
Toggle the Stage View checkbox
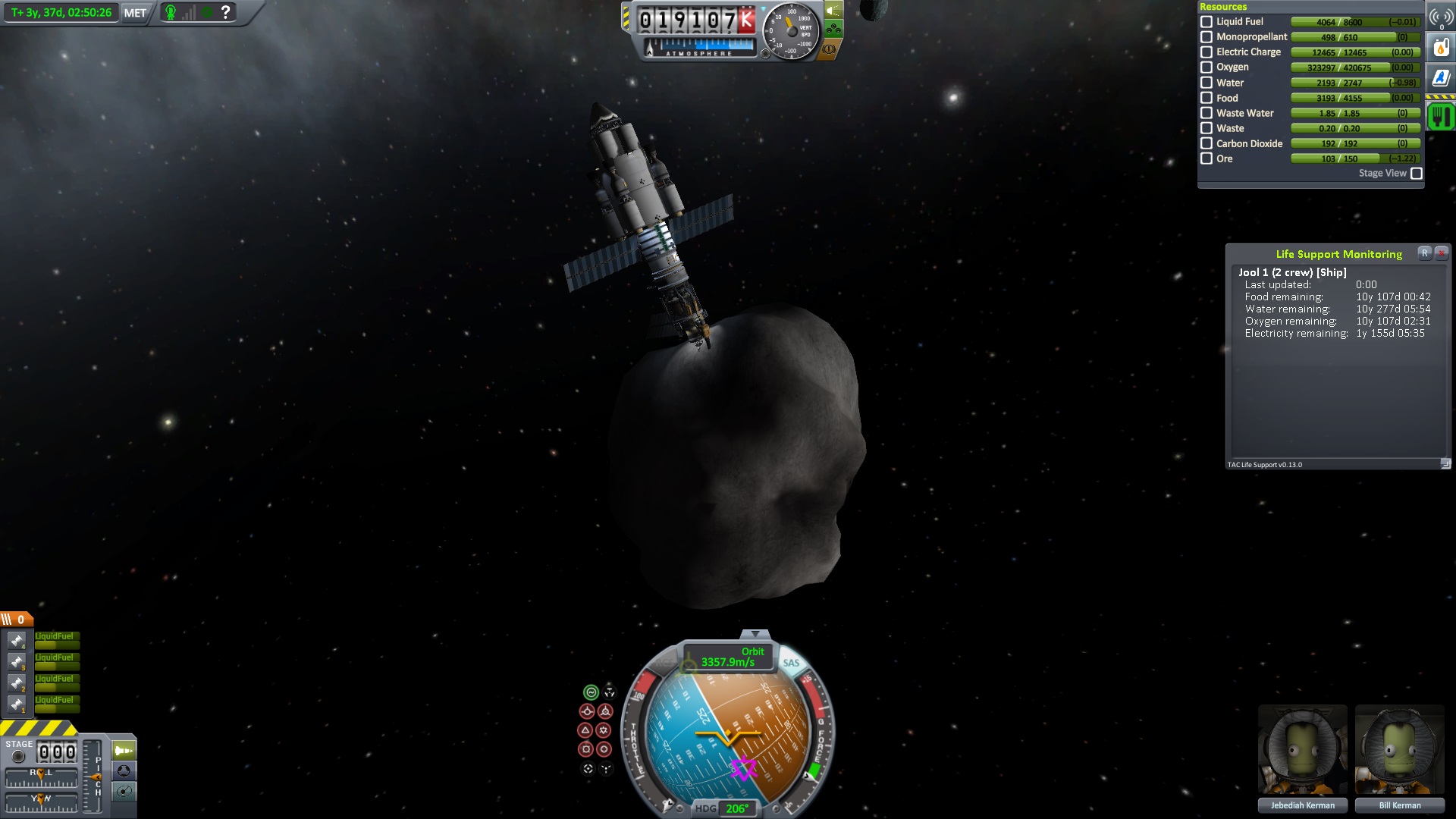click(1416, 174)
